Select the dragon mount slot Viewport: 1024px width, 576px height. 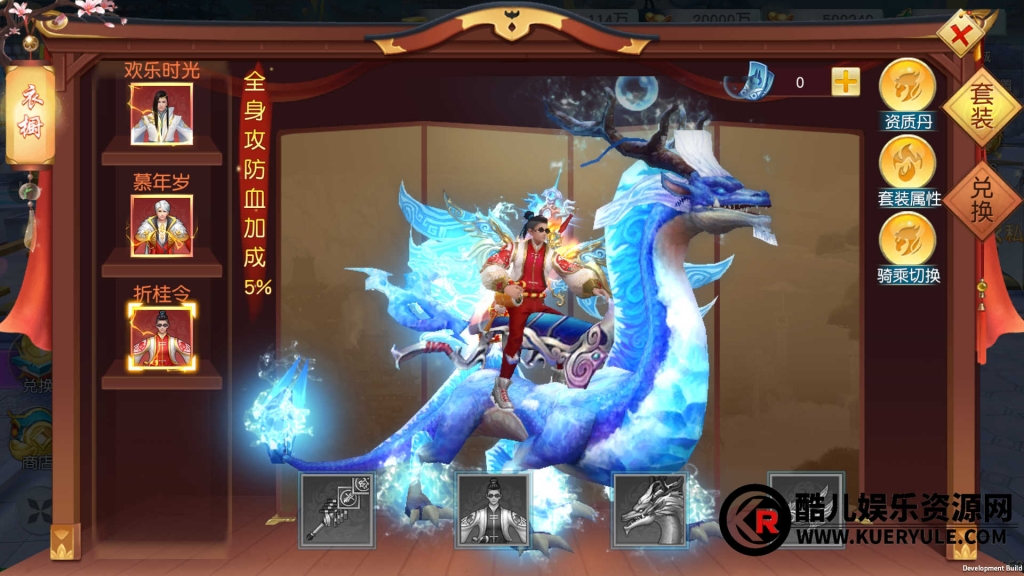pyautogui.click(x=650, y=510)
